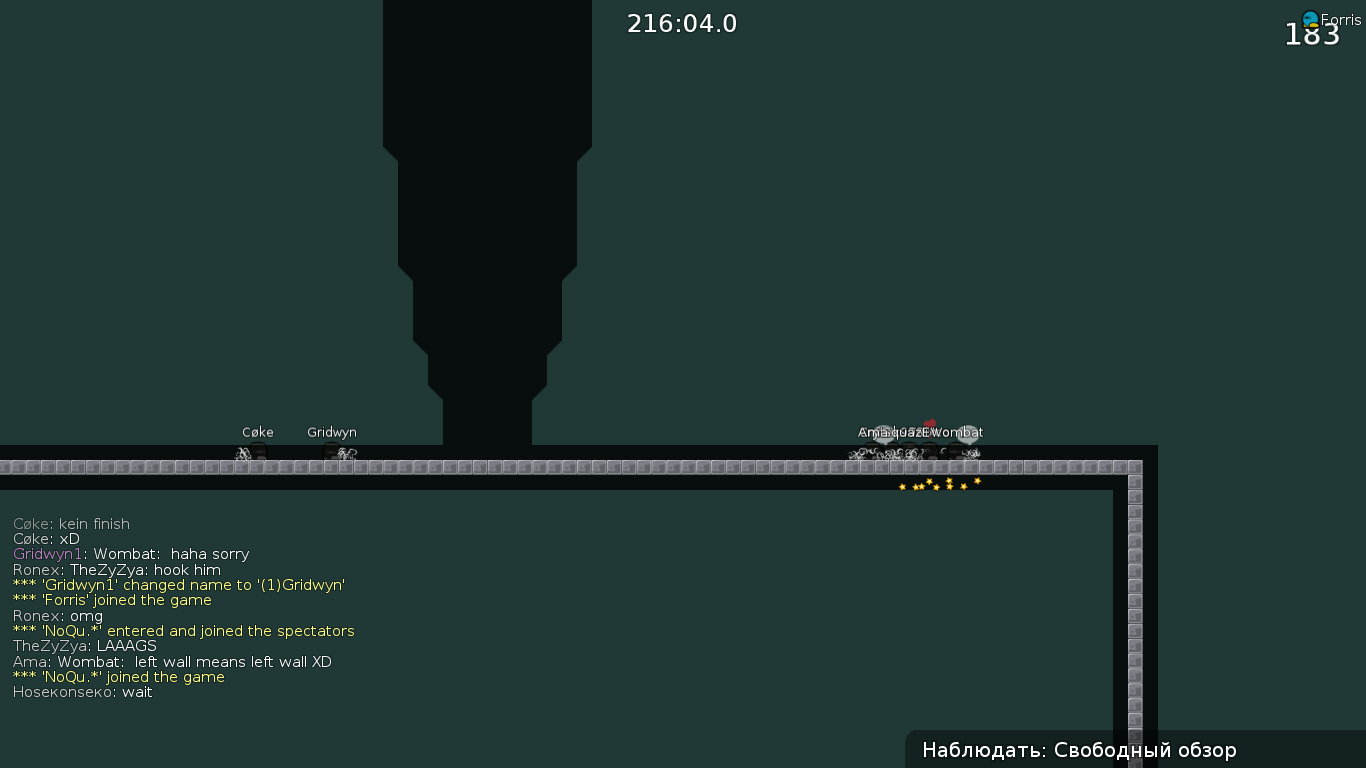Click Cøke's 'kein finish' chat message
Screen dimensions: 1366x768
pos(71,523)
